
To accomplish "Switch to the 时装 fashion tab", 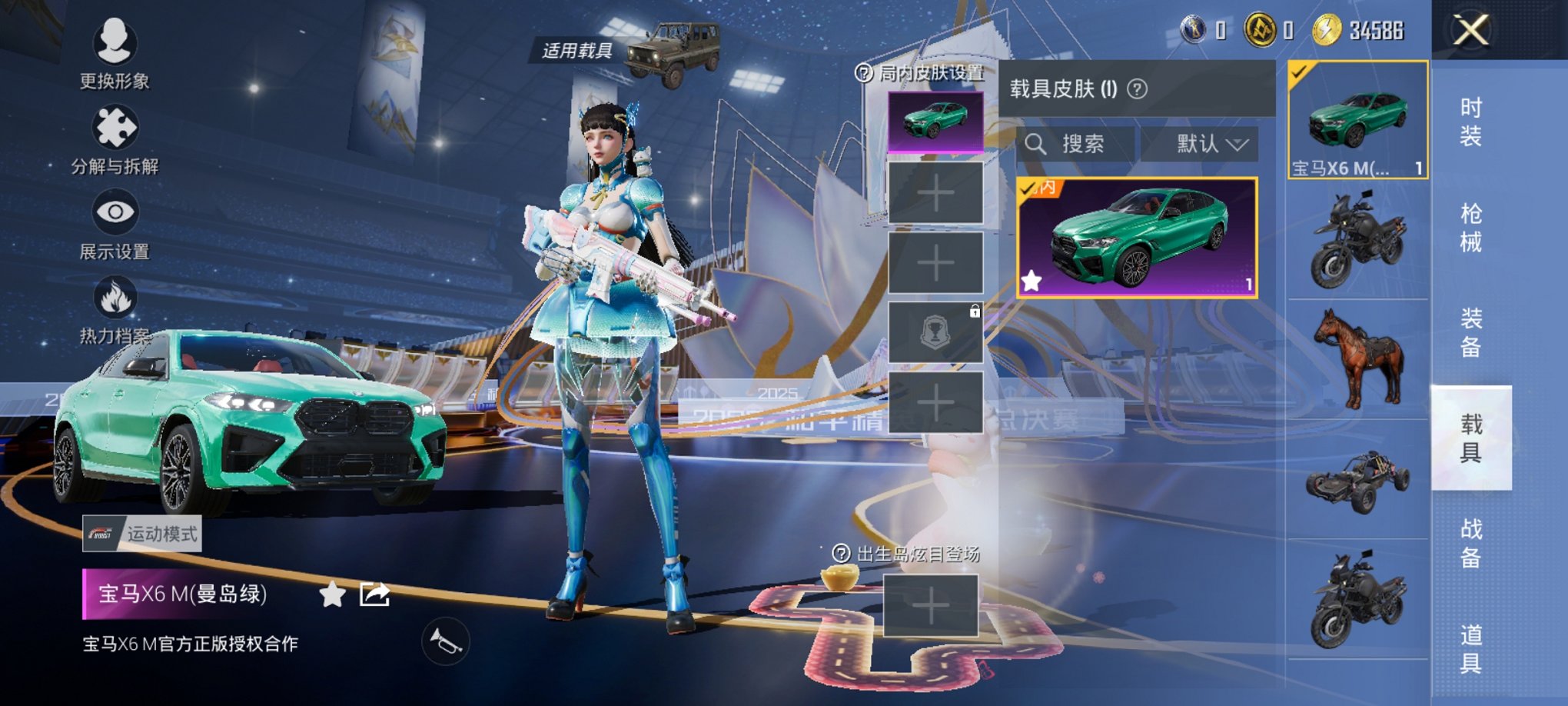I will [1470, 122].
